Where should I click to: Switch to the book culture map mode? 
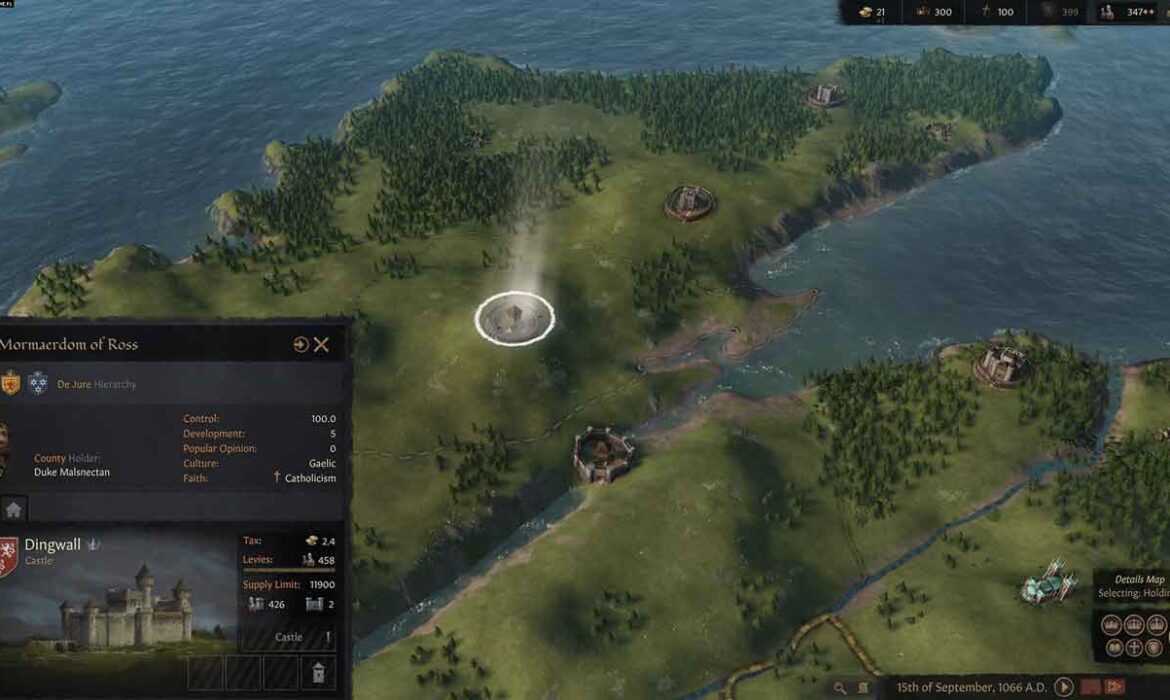click(x=1112, y=648)
